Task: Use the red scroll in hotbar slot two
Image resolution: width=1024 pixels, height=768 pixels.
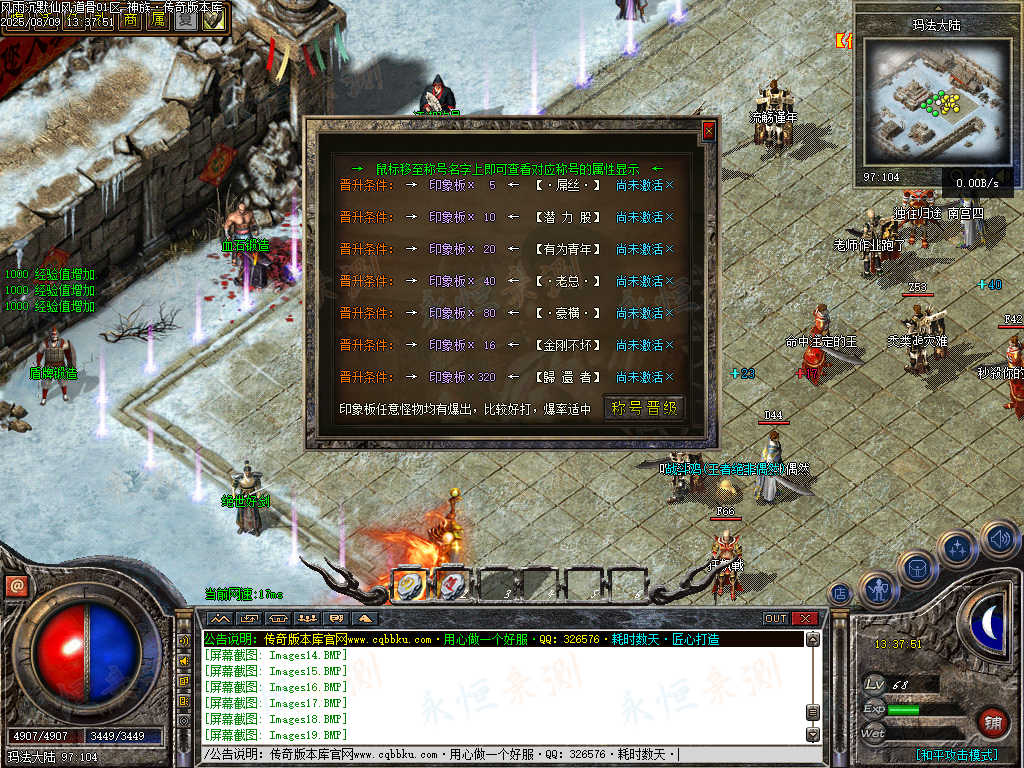Action: coord(453,583)
